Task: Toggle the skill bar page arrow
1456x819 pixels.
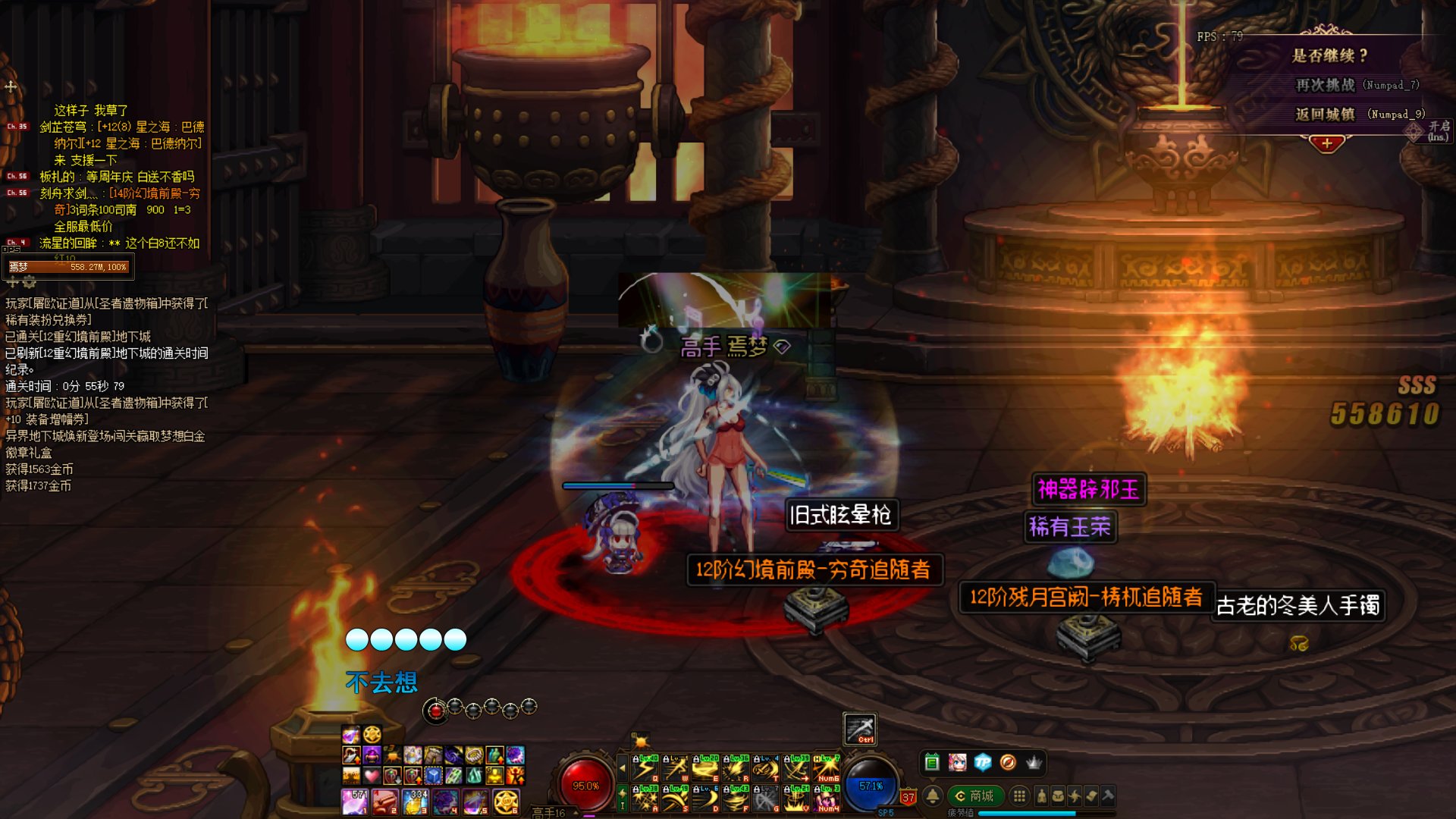Action: (x=623, y=768)
